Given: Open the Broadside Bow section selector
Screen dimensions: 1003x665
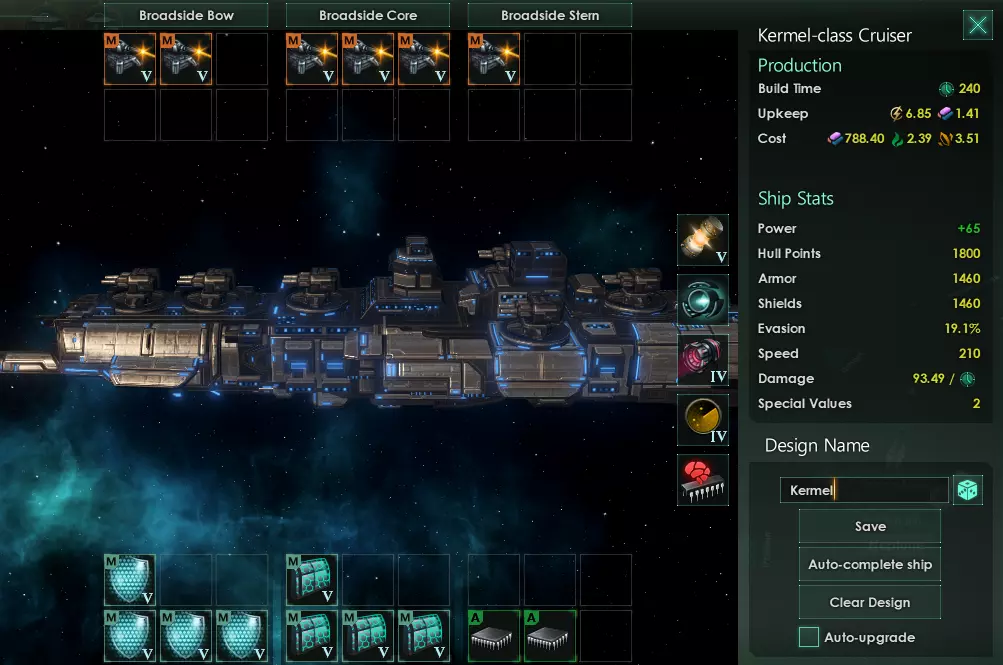Looking at the screenshot, I should click(186, 16).
